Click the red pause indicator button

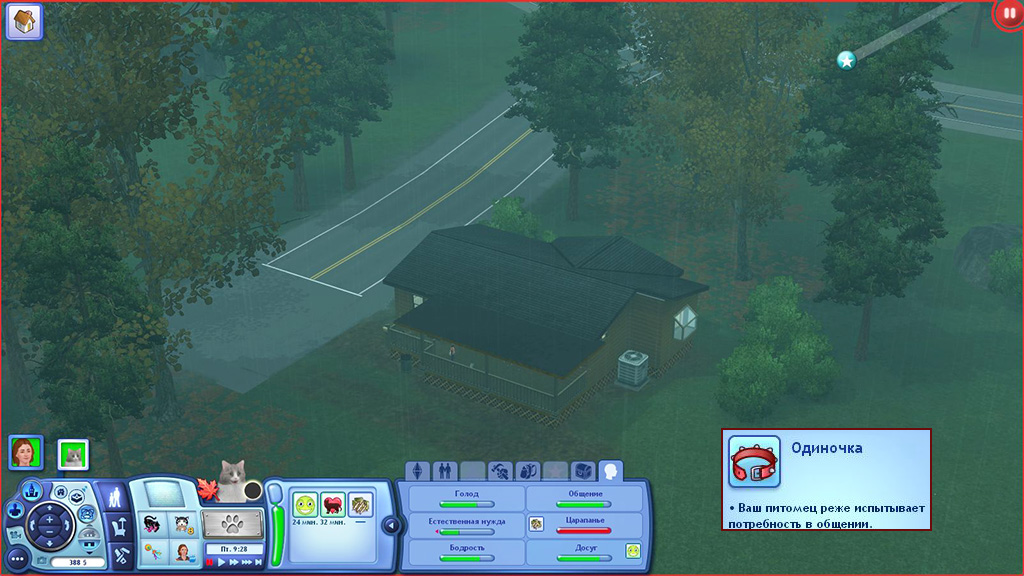tap(1008, 15)
